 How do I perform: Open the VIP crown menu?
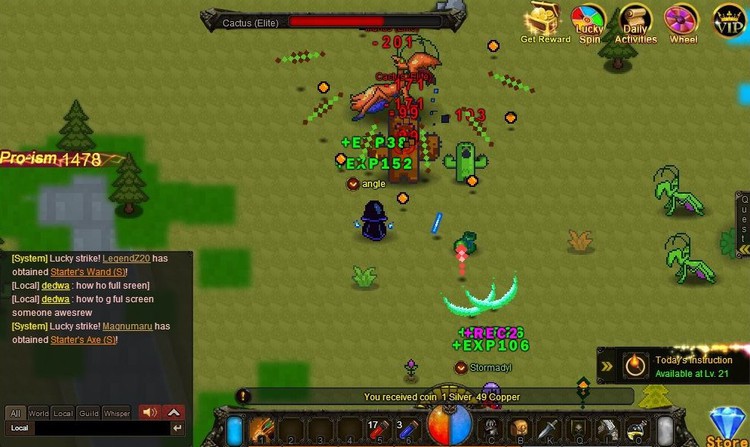coord(730,20)
